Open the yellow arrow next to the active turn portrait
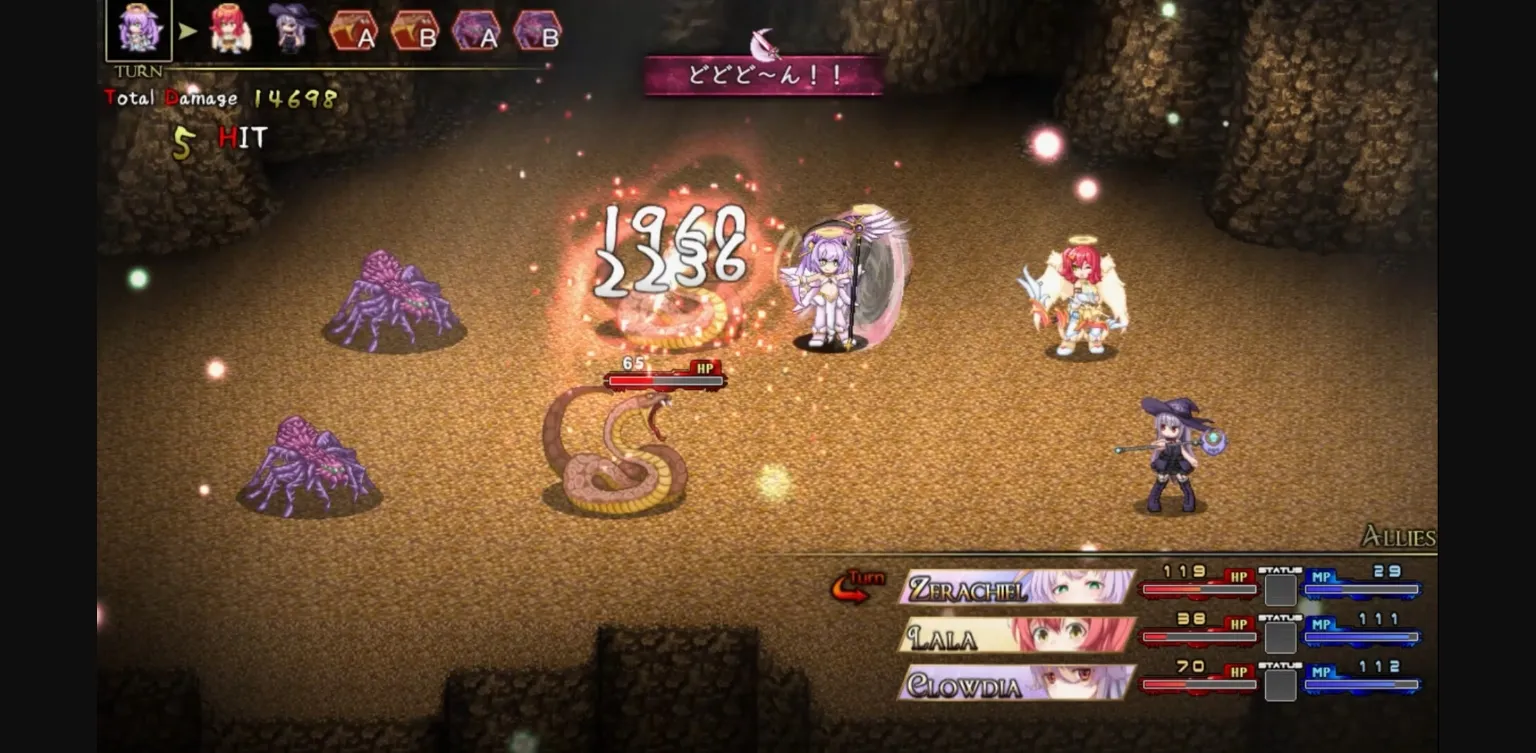The image size is (1536, 753). [186, 30]
